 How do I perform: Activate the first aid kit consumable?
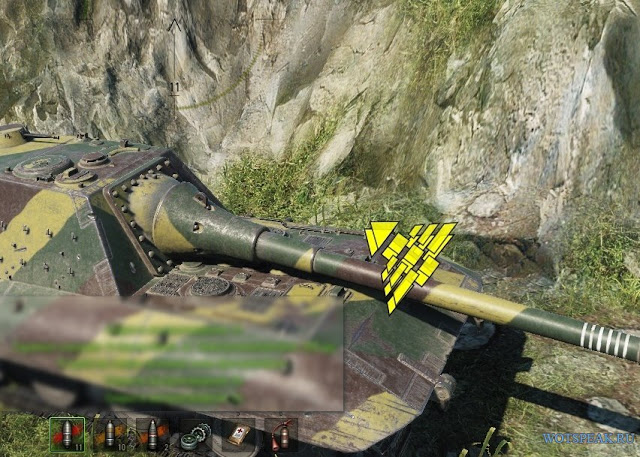(238, 435)
